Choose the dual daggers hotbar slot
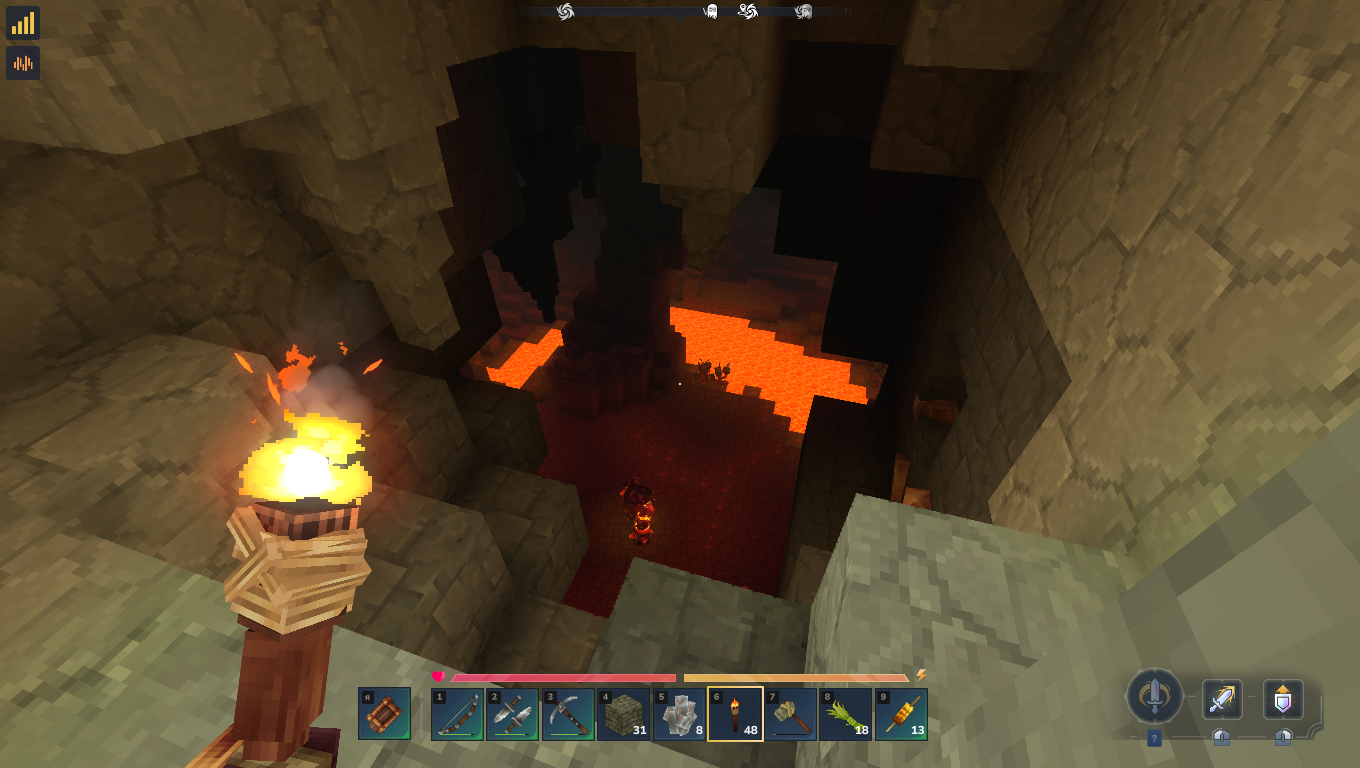Image resolution: width=1360 pixels, height=768 pixels. click(513, 714)
